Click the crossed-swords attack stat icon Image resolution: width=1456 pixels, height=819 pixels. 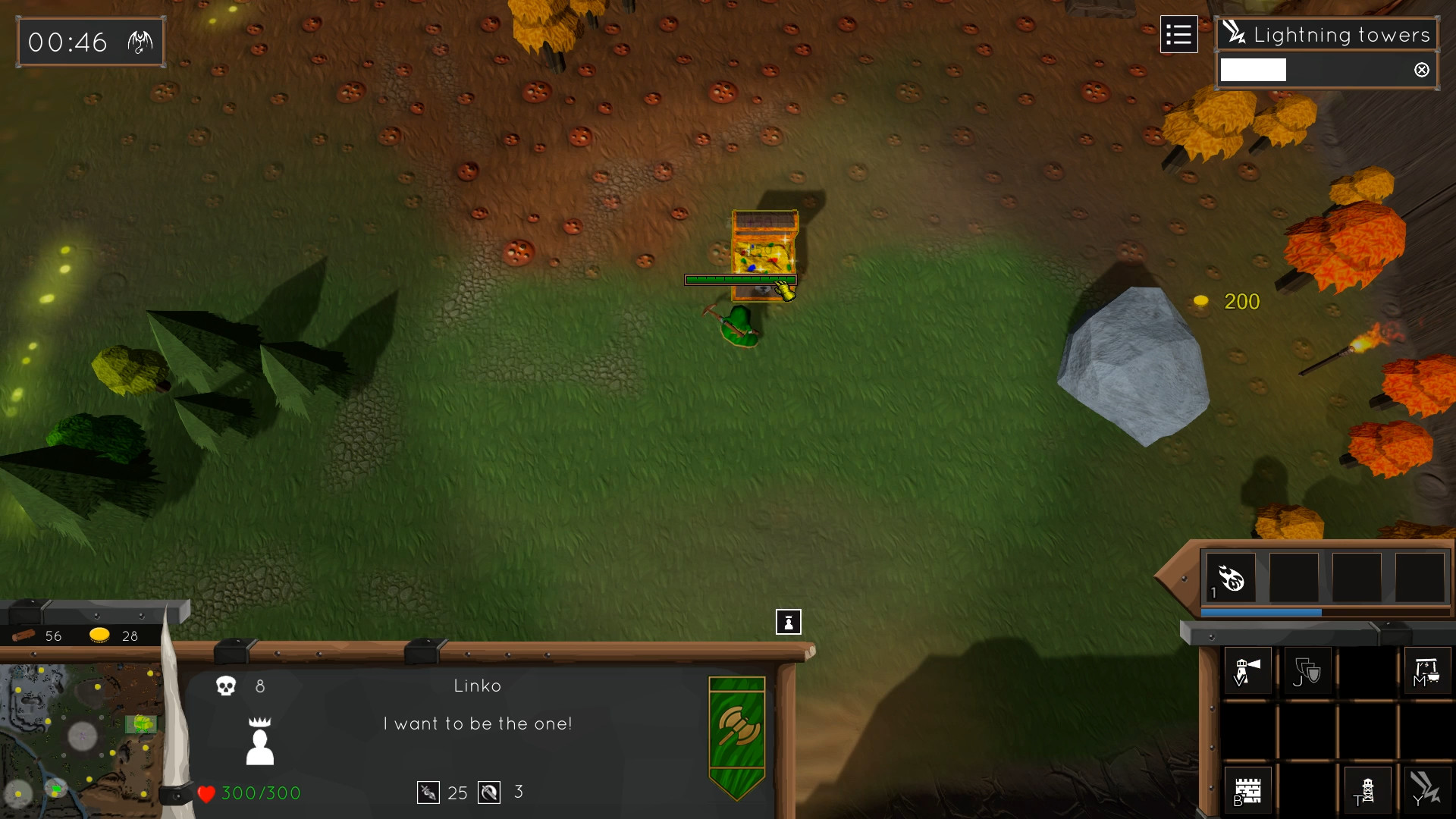point(428,792)
